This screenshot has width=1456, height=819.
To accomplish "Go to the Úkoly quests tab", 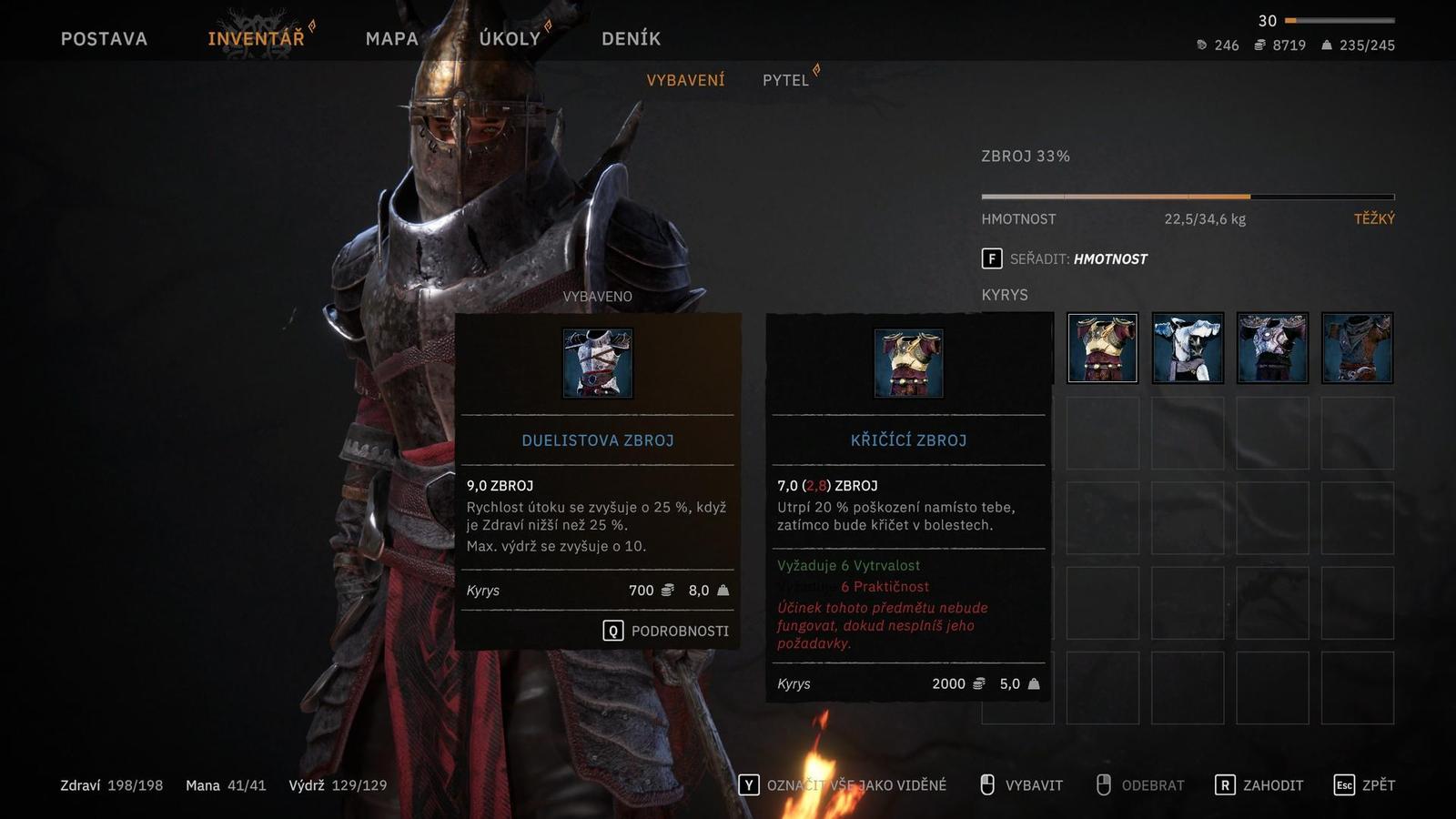I will pos(510,38).
